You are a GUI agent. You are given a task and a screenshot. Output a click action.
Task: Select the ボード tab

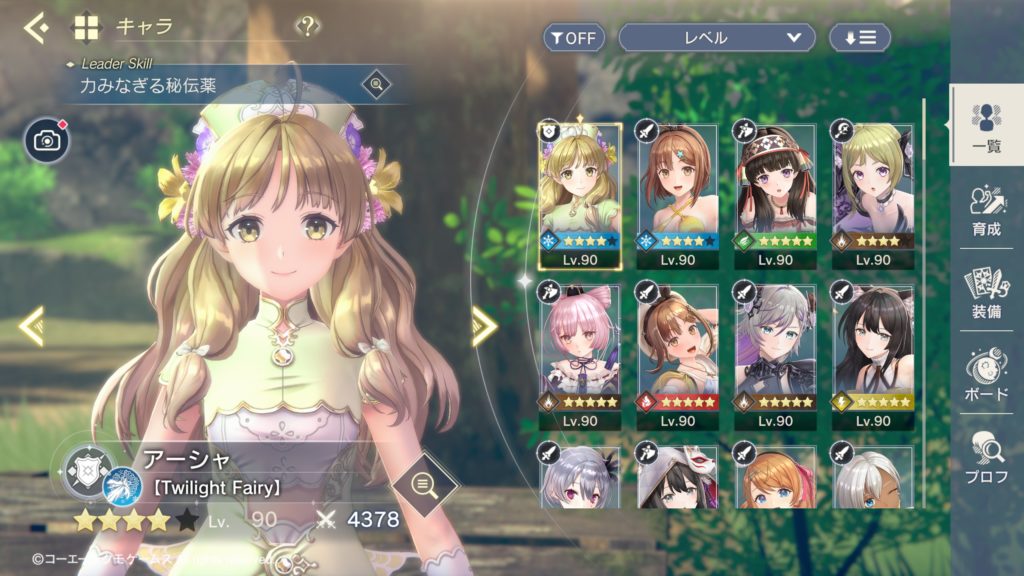point(986,374)
